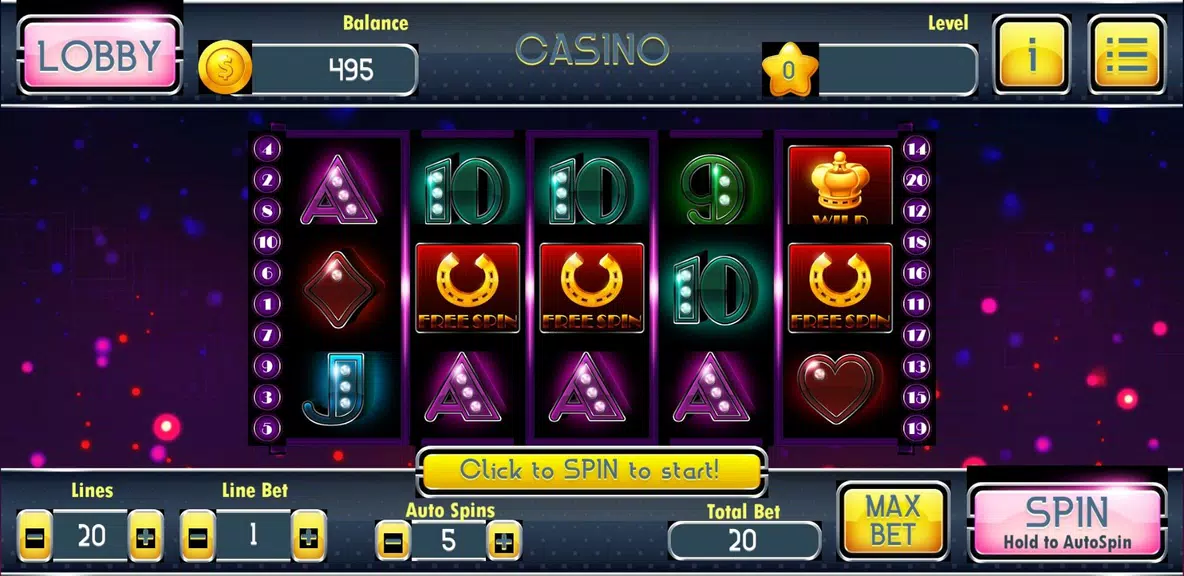Increase the number of Lines
1184x576 pixels.
point(146,536)
